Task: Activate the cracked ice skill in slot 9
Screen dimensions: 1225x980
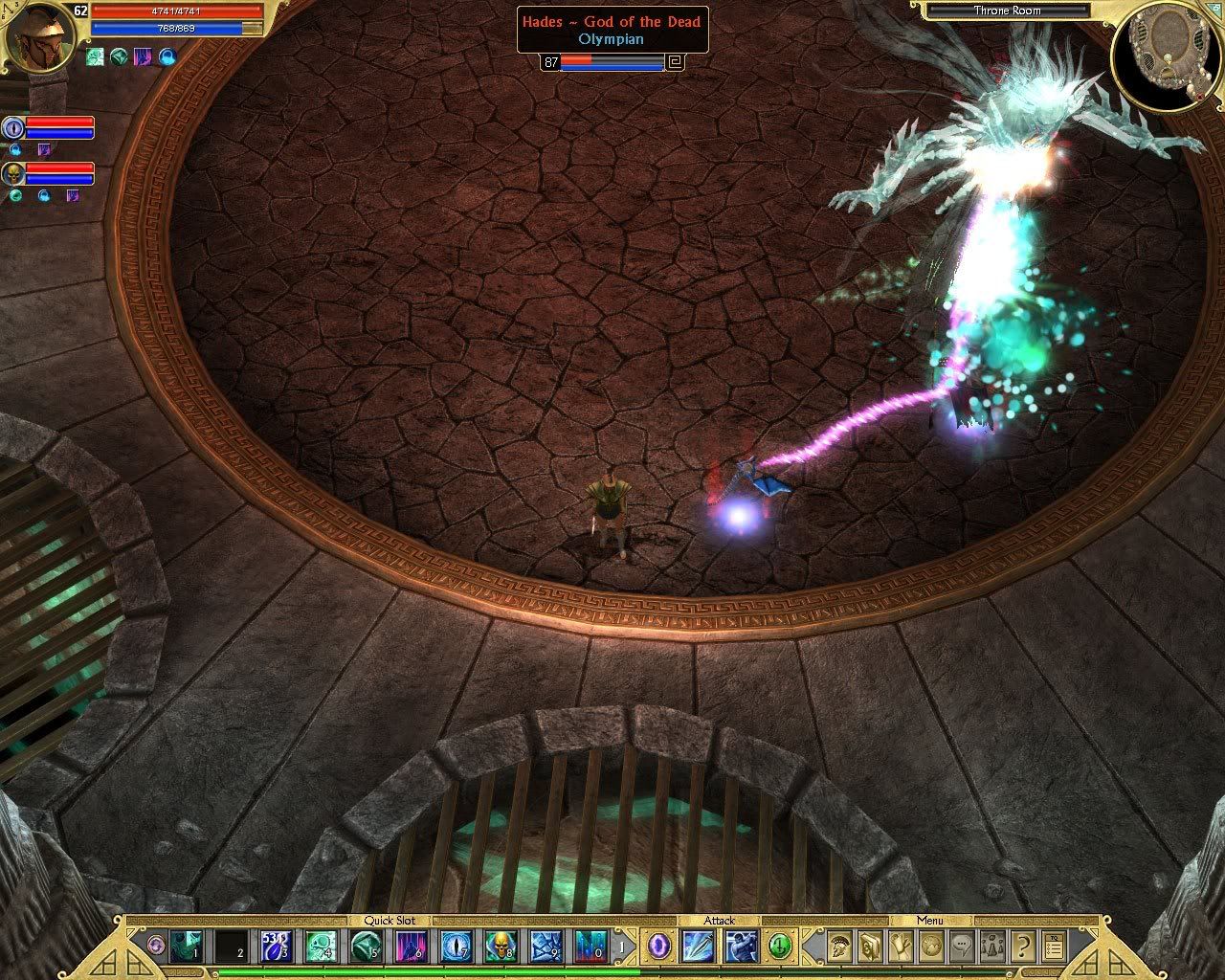Action: coord(546,947)
